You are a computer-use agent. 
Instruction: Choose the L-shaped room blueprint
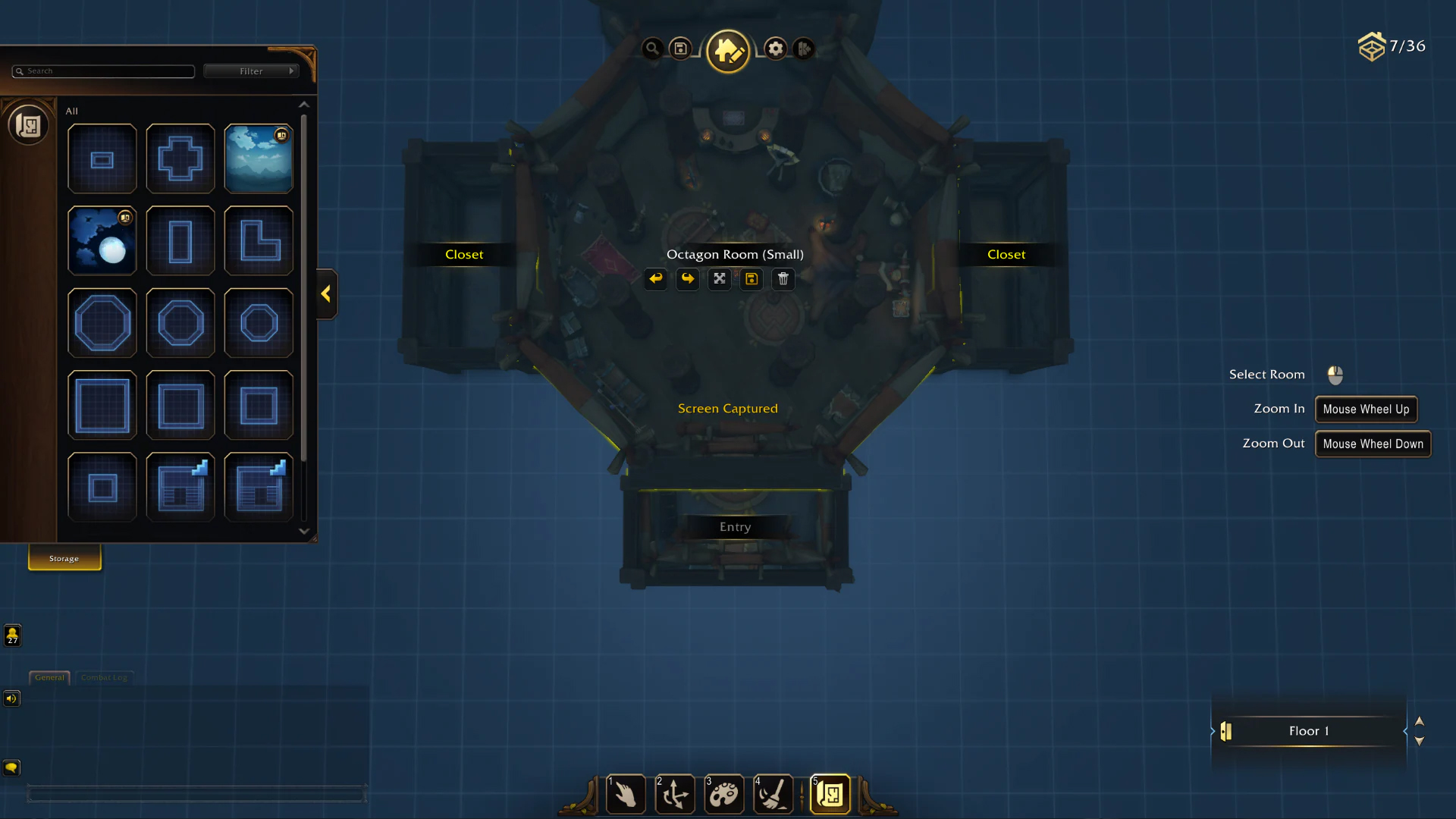[259, 240]
